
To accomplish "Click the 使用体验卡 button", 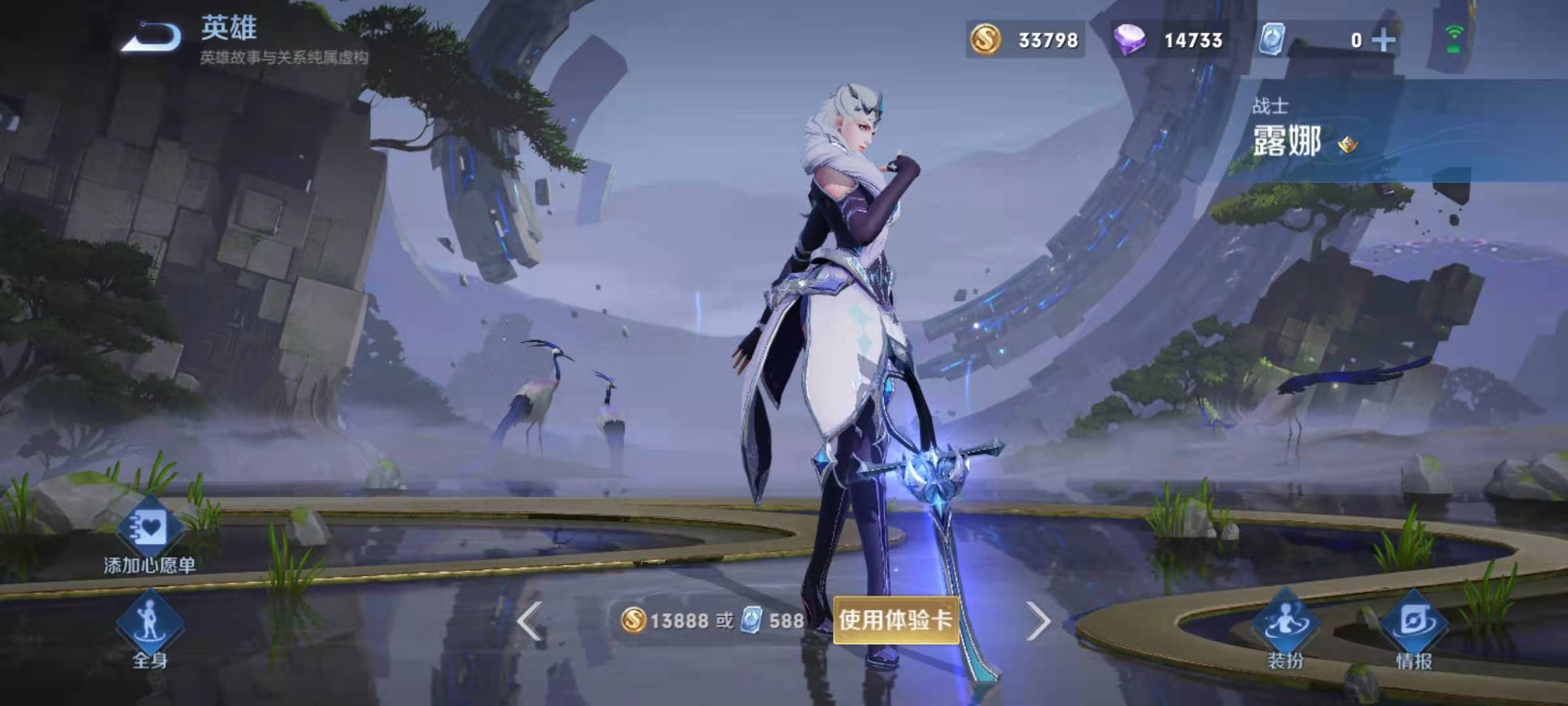I will click(x=895, y=620).
